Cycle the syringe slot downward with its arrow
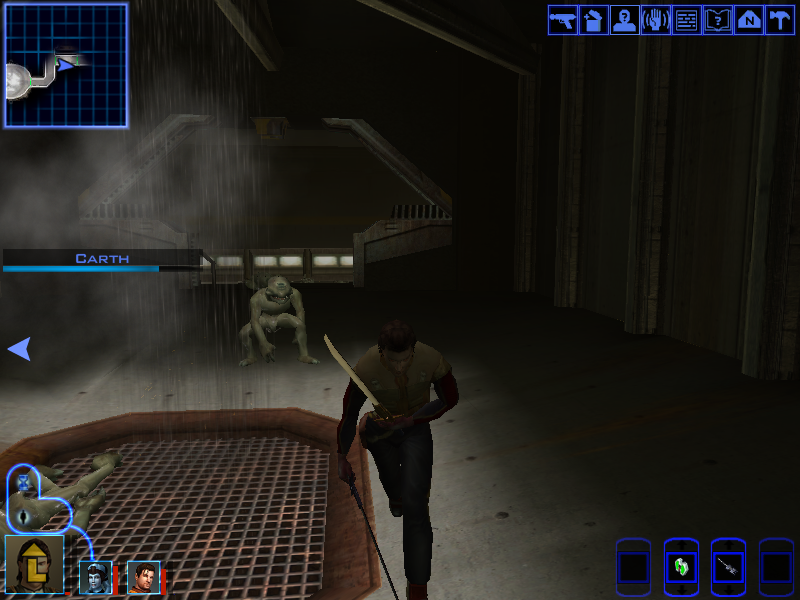Viewport: 800px width, 600px height. [729, 592]
